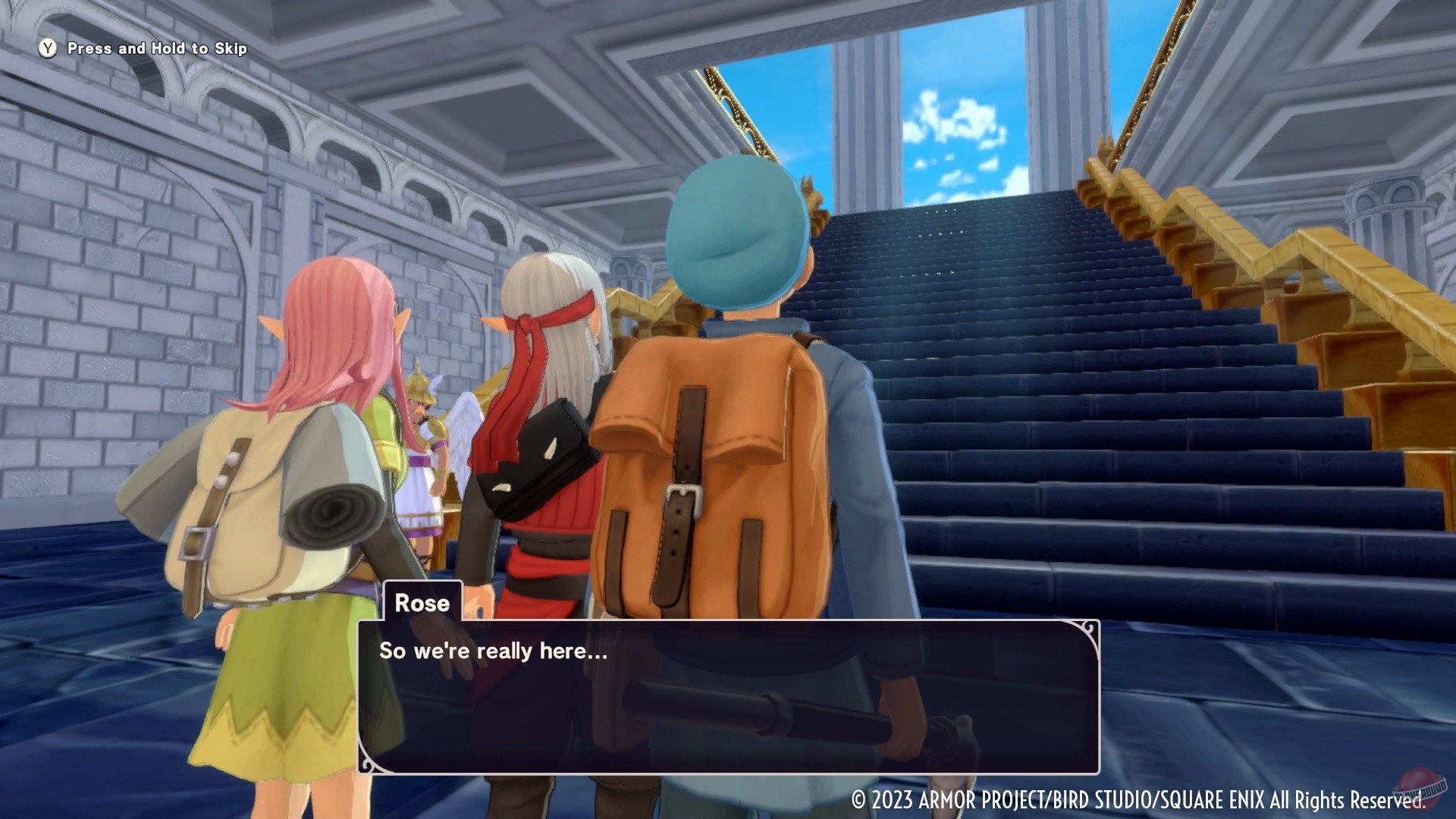1456x819 pixels.
Task: Click the grand staircase leading to the sky
Action: point(1024,341)
